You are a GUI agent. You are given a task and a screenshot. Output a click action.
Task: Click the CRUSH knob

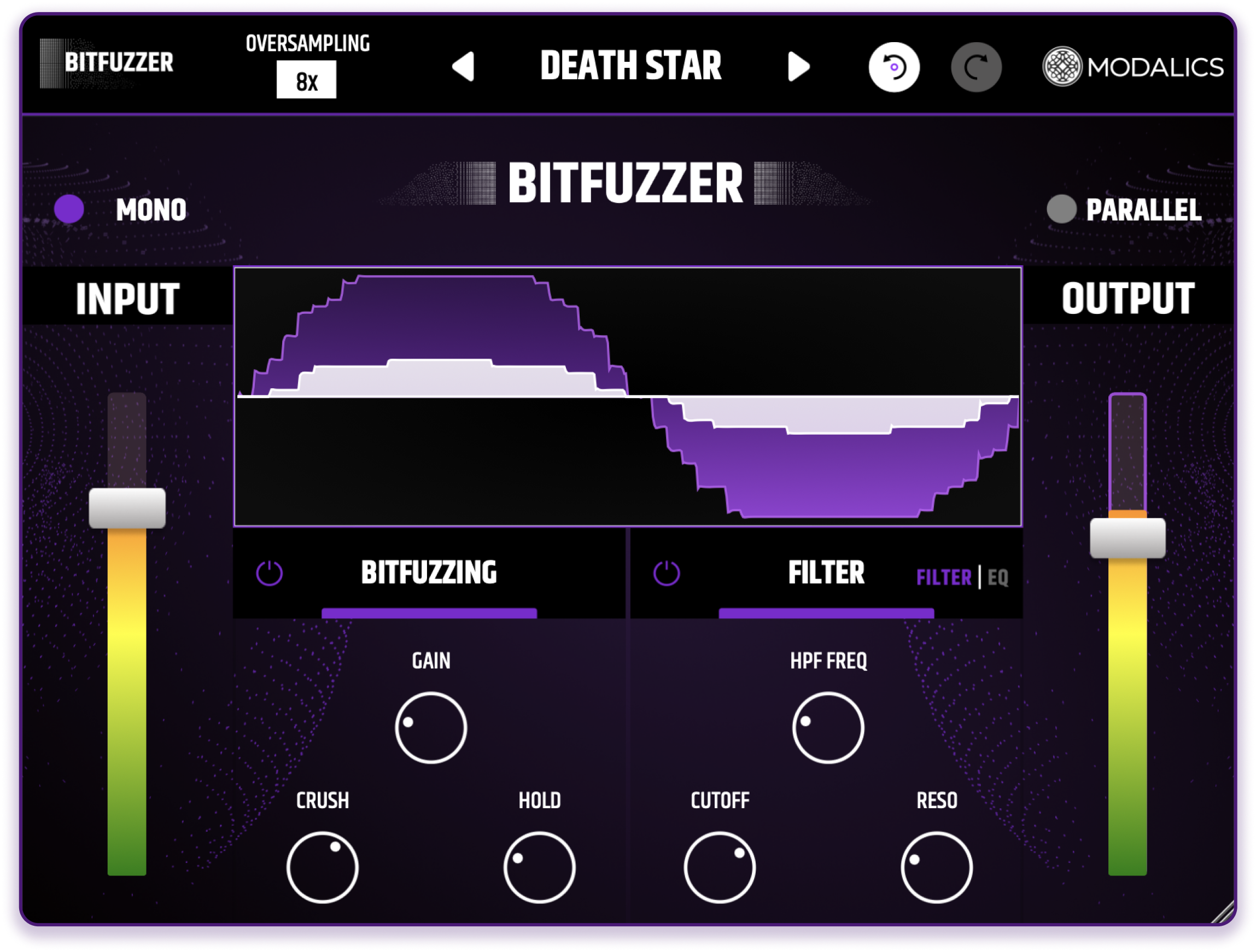point(323,868)
